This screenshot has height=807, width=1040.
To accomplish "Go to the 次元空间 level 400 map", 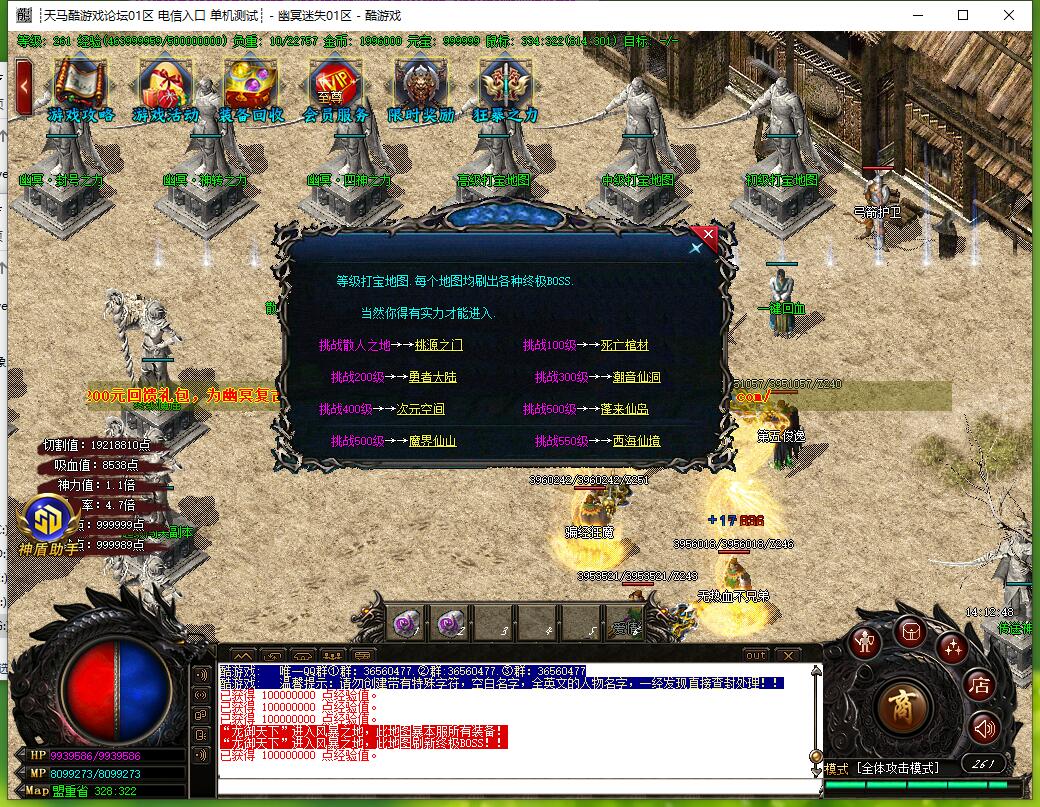I will 420,409.
